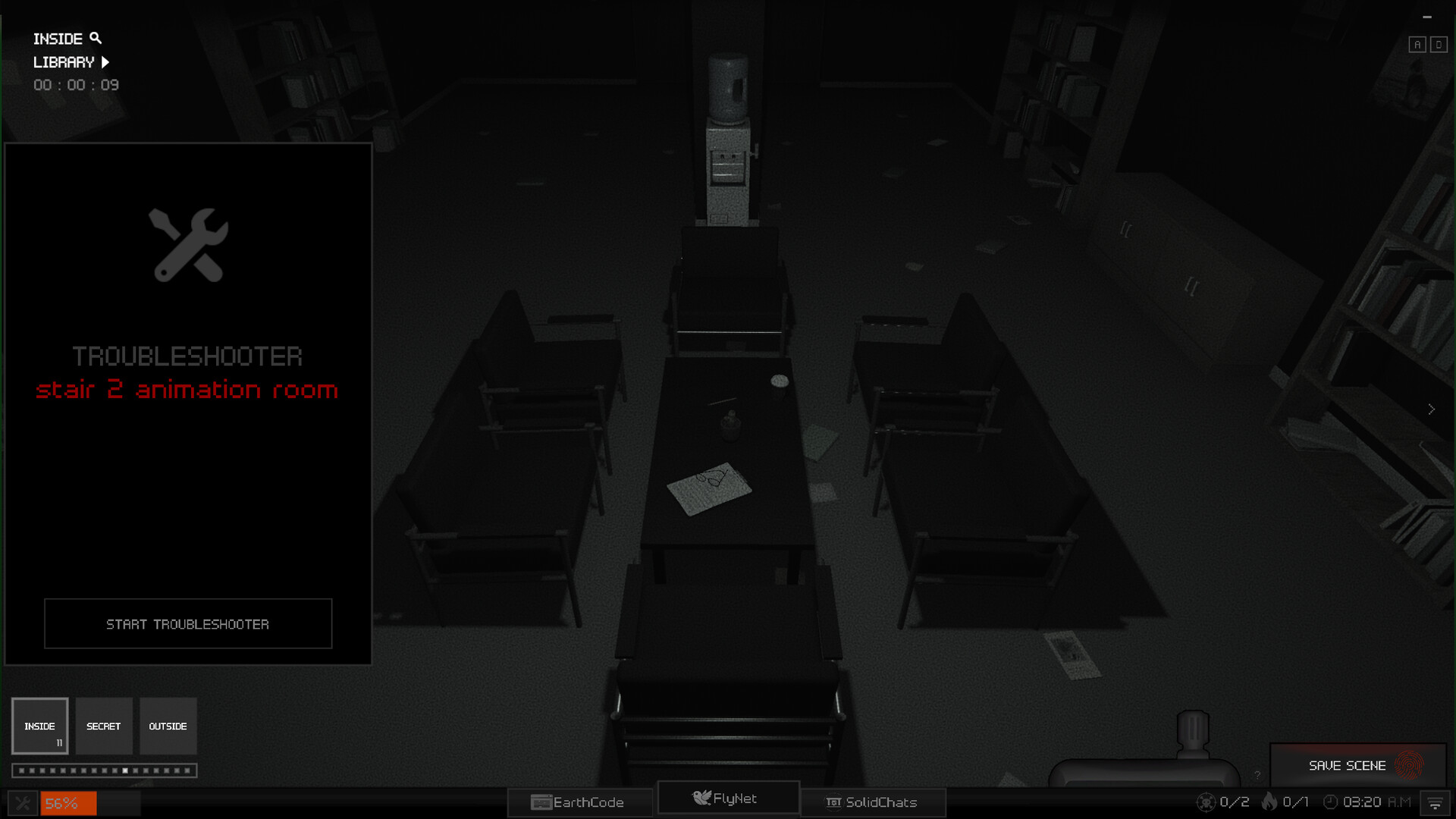Open SolidChats messenger

tap(872, 802)
